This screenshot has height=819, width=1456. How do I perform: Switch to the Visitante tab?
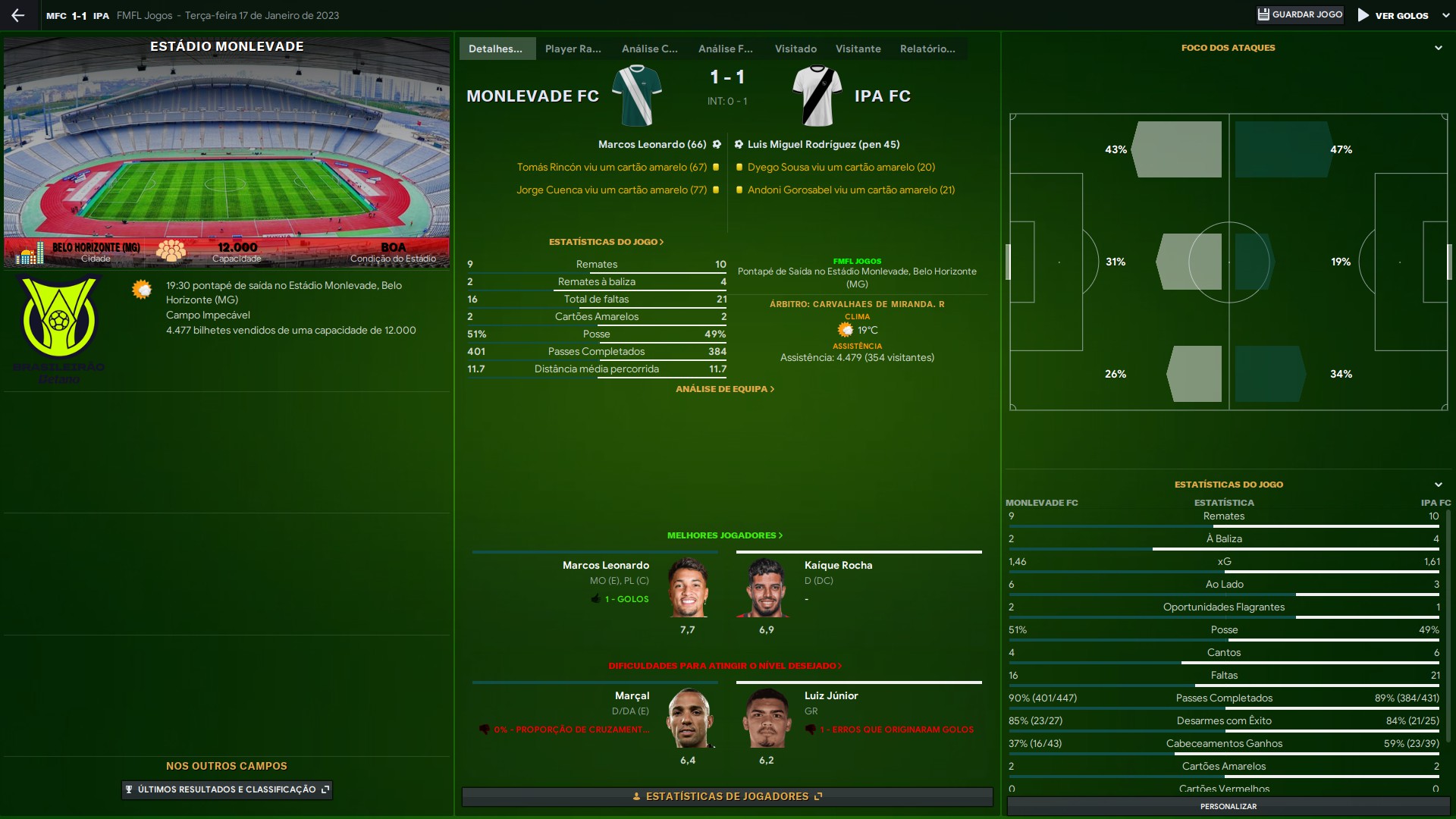pyautogui.click(x=858, y=49)
